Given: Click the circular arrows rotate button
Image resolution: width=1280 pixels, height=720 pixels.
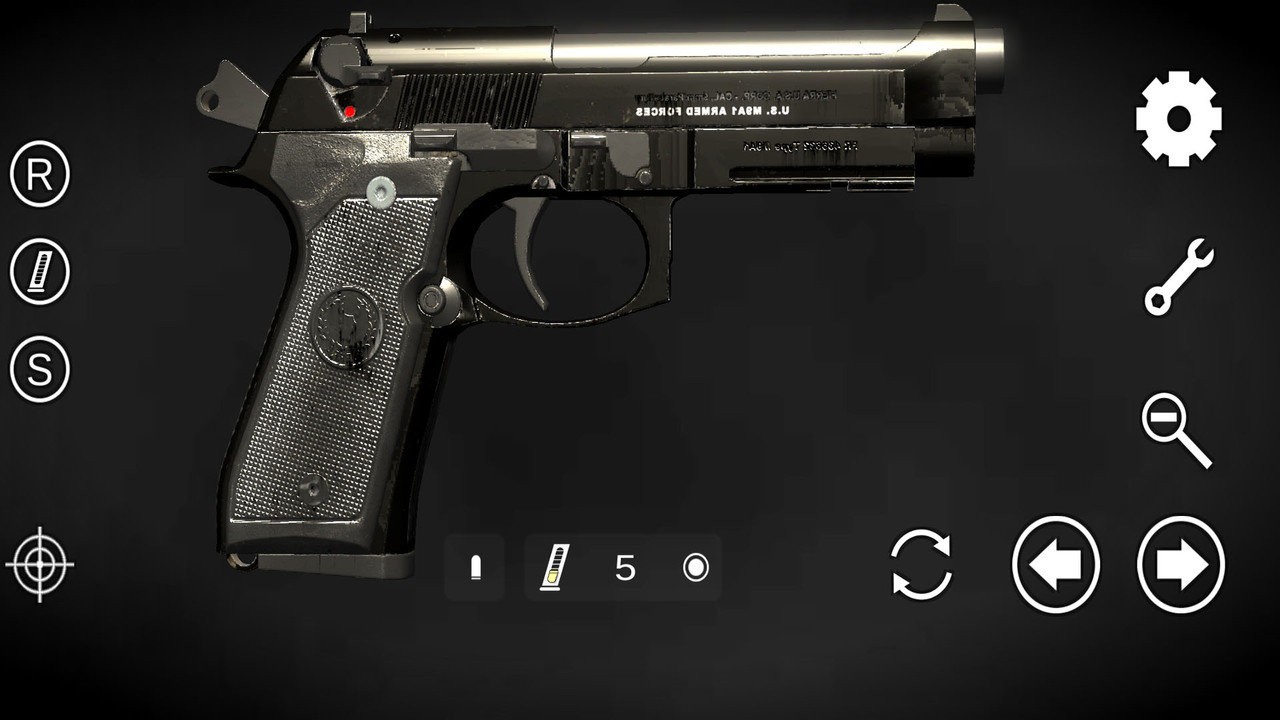Looking at the screenshot, I should 921,565.
